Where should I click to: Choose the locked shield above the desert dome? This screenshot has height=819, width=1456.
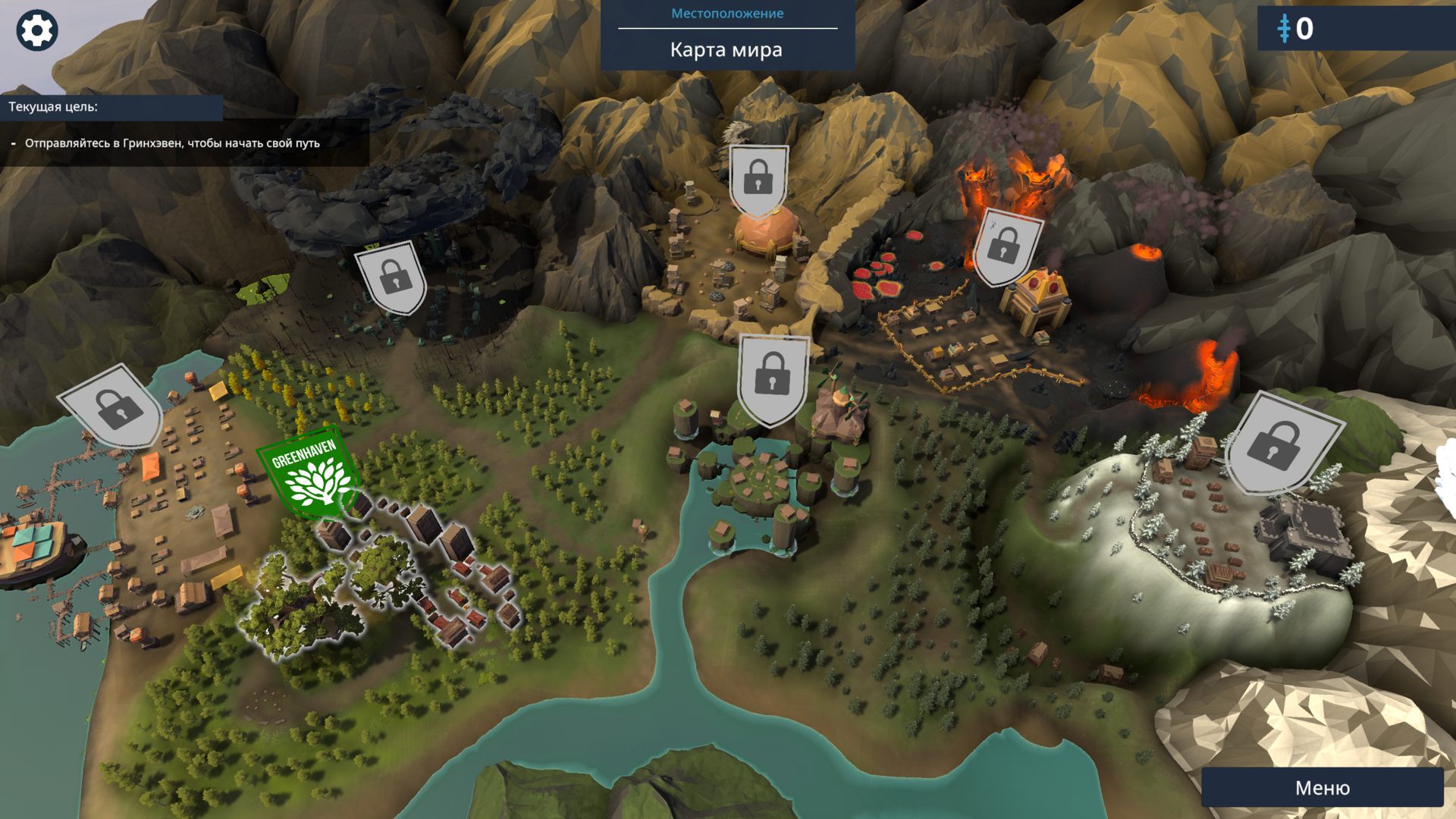pyautogui.click(x=758, y=180)
